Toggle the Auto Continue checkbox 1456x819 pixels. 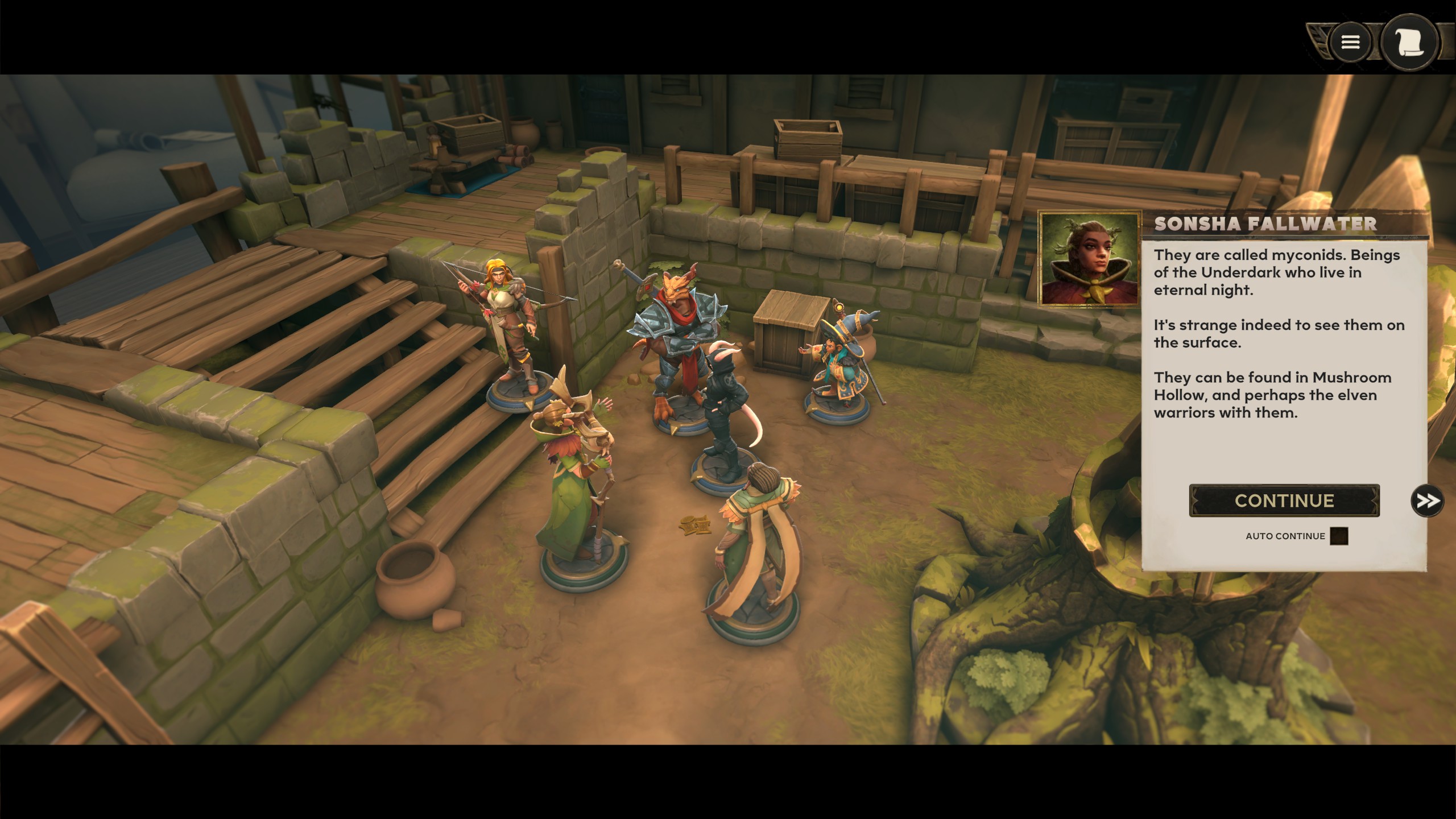(x=1339, y=536)
